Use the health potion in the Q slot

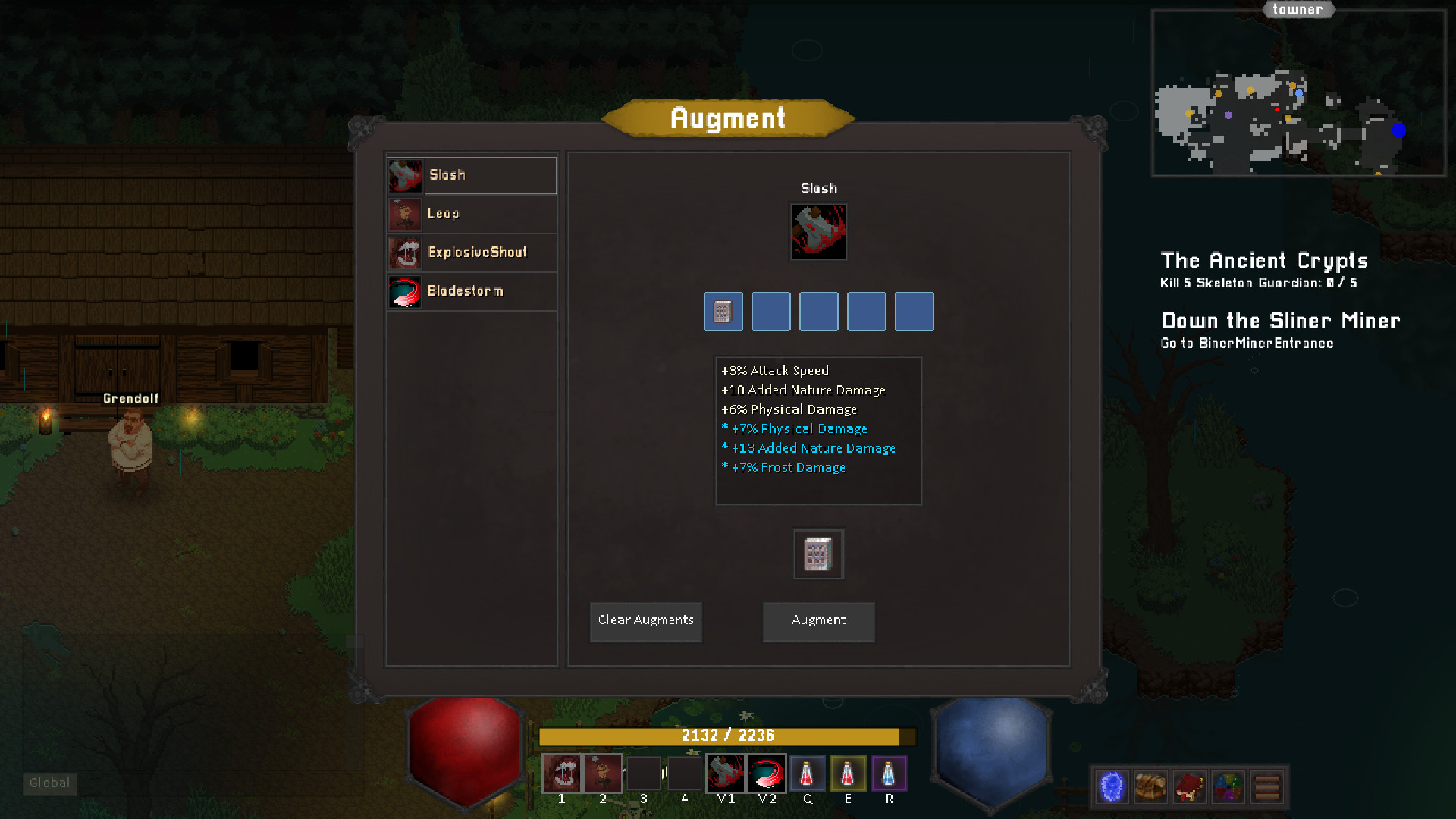(x=808, y=773)
